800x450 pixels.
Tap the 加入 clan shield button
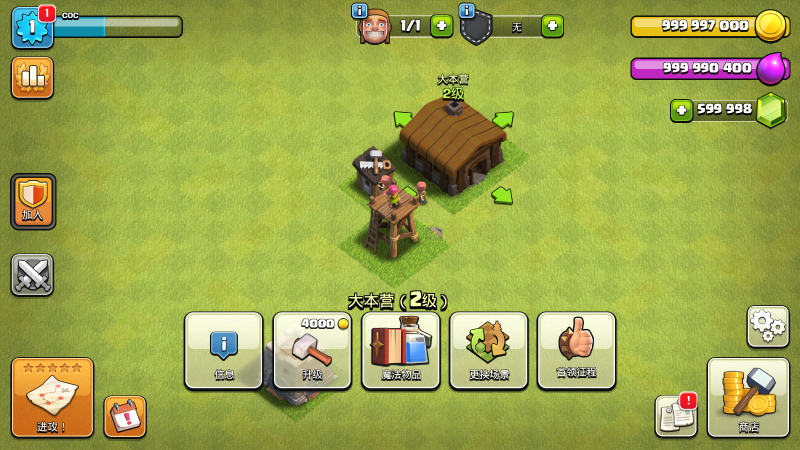coord(33,201)
